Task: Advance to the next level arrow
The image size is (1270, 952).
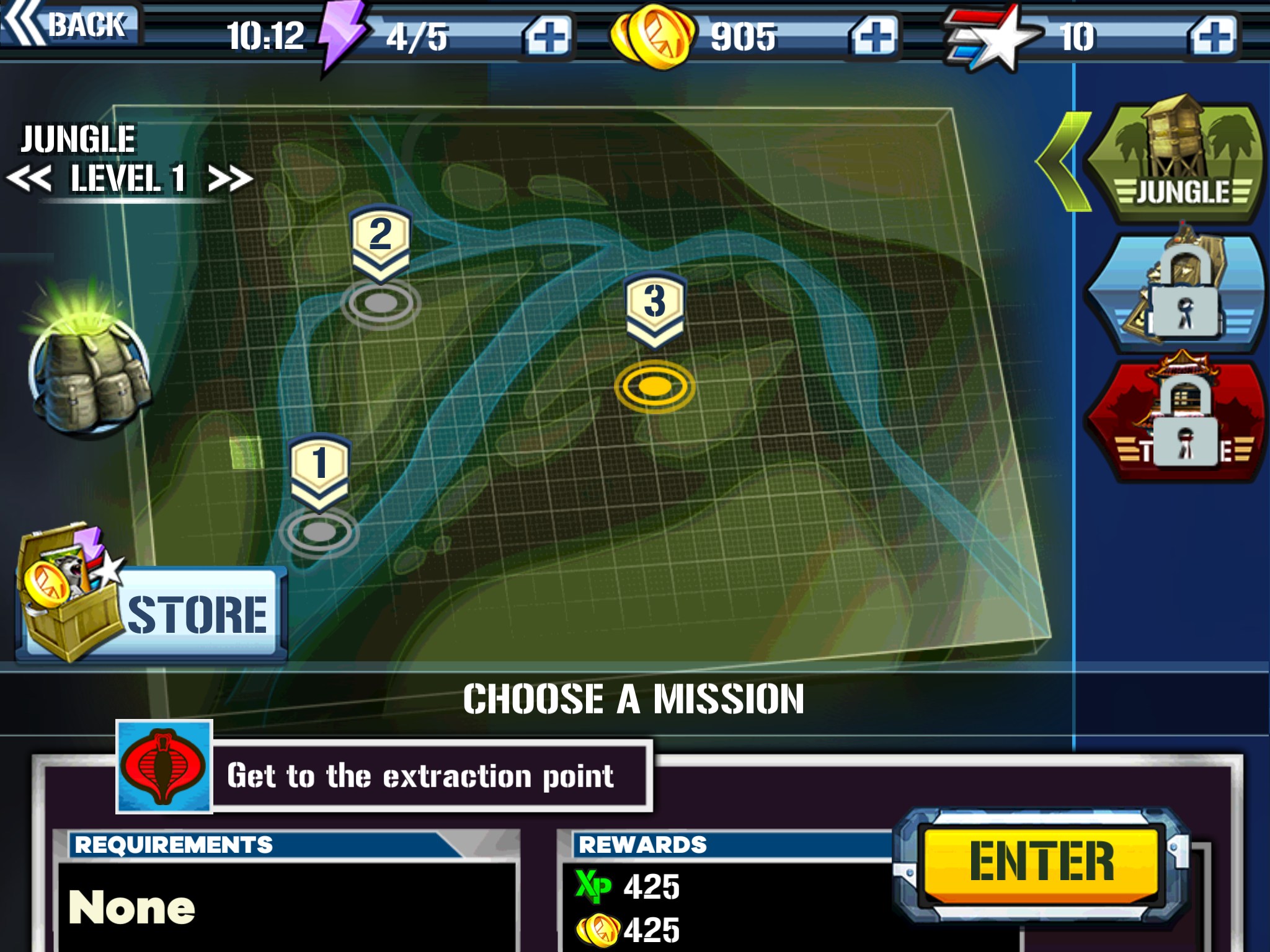Action: 229,180
